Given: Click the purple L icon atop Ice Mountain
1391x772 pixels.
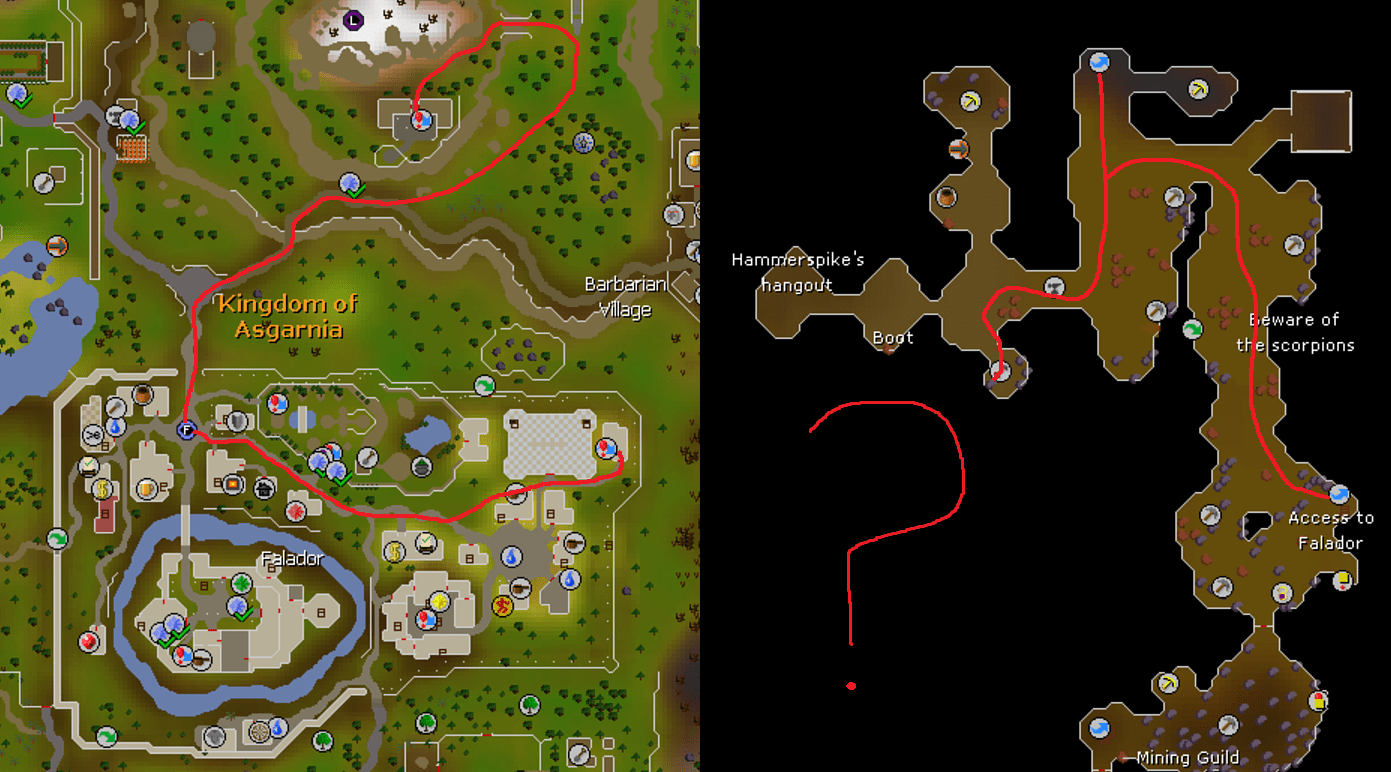Looking at the screenshot, I should tap(353, 20).
